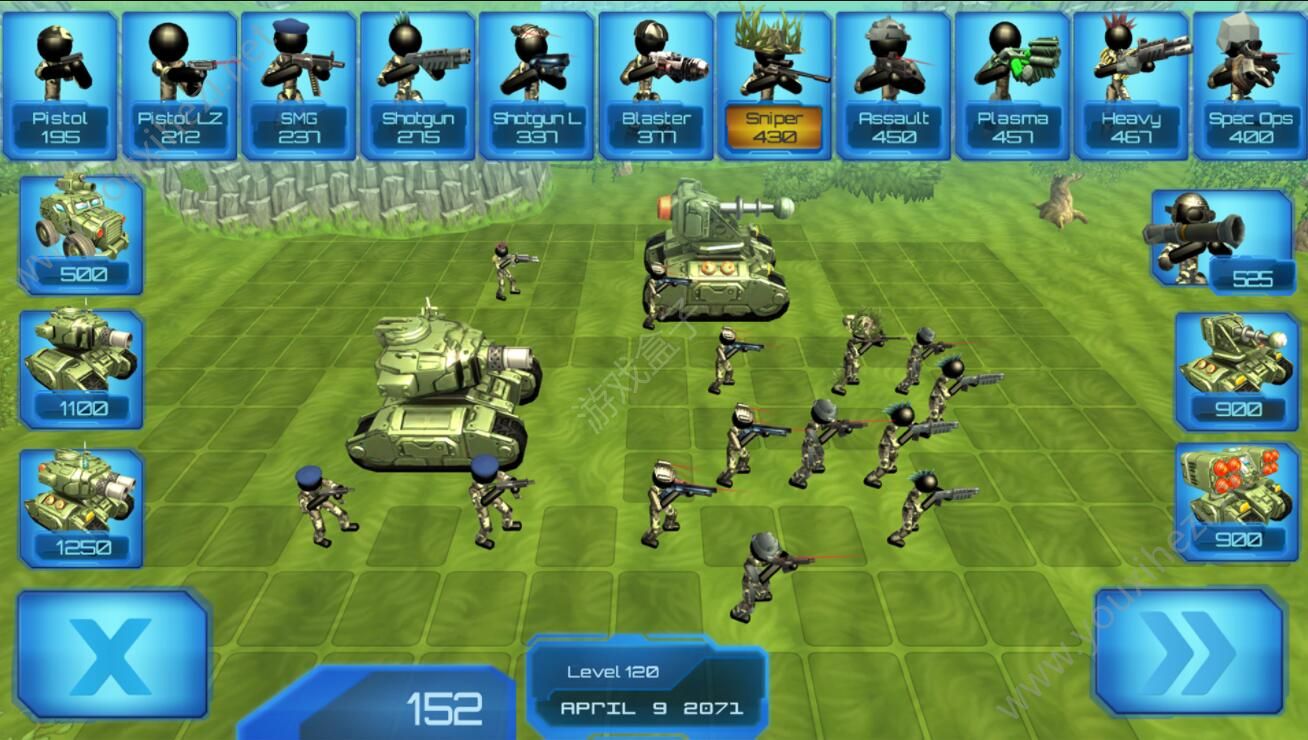Image resolution: width=1308 pixels, height=740 pixels.
Task: Choose the 900-cost cannon turret card
Action: (1236, 370)
